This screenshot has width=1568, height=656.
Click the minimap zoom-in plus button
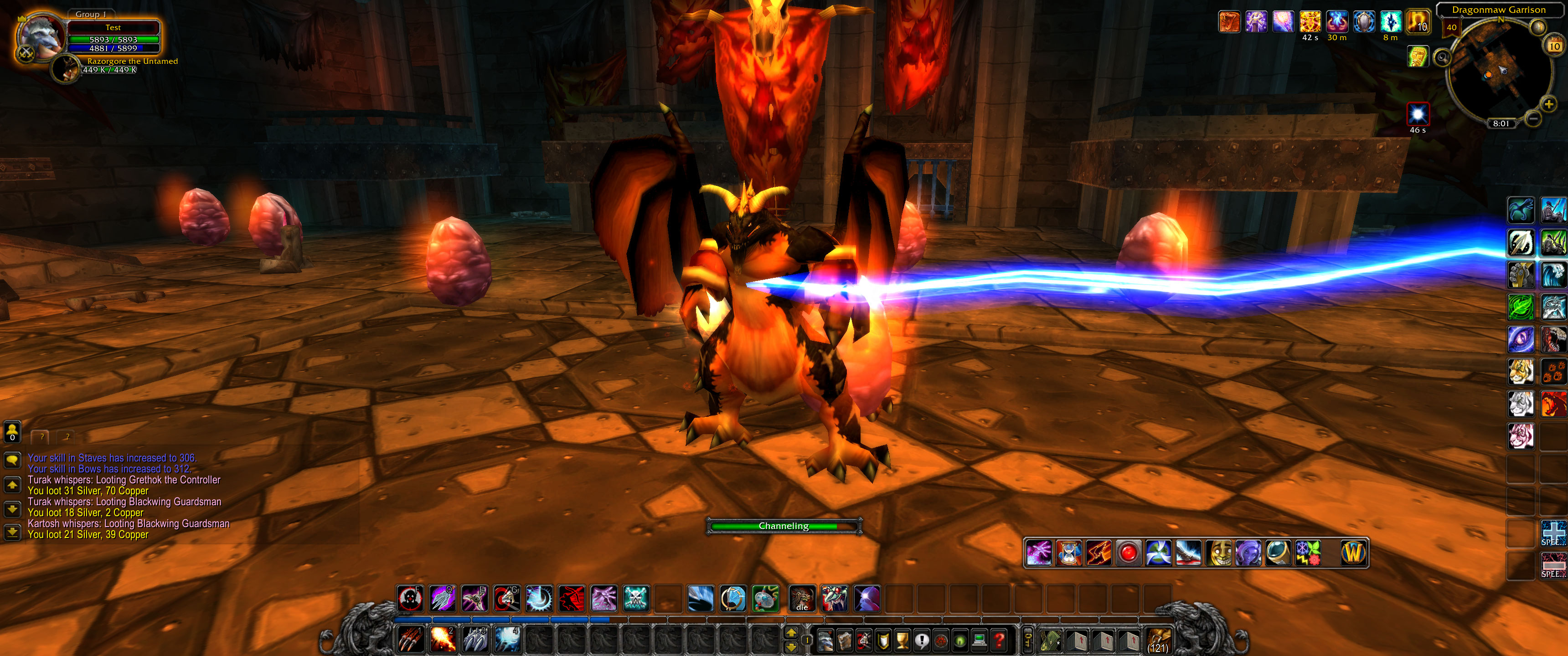[1549, 105]
